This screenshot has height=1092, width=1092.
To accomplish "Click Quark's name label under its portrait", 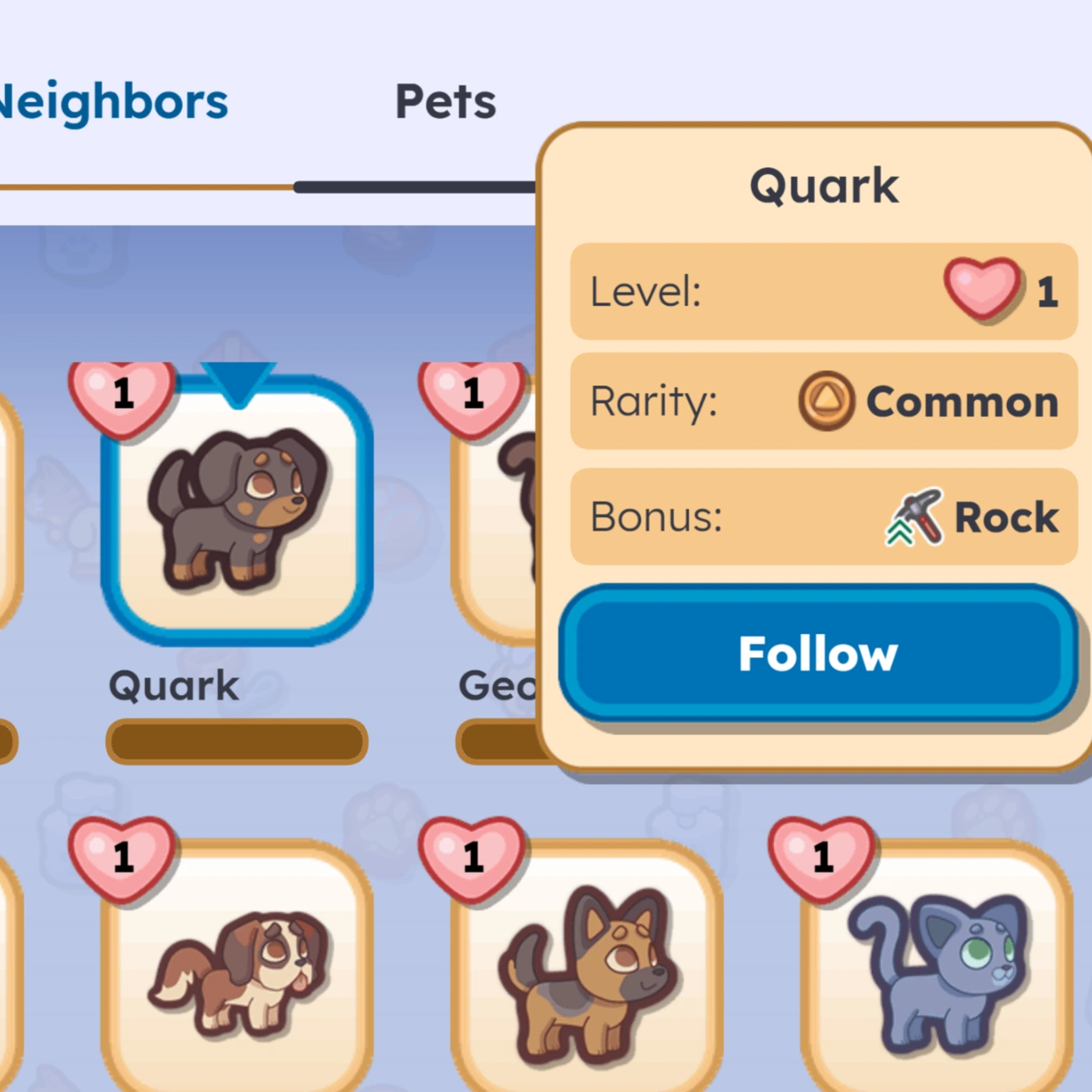I will 172,686.
